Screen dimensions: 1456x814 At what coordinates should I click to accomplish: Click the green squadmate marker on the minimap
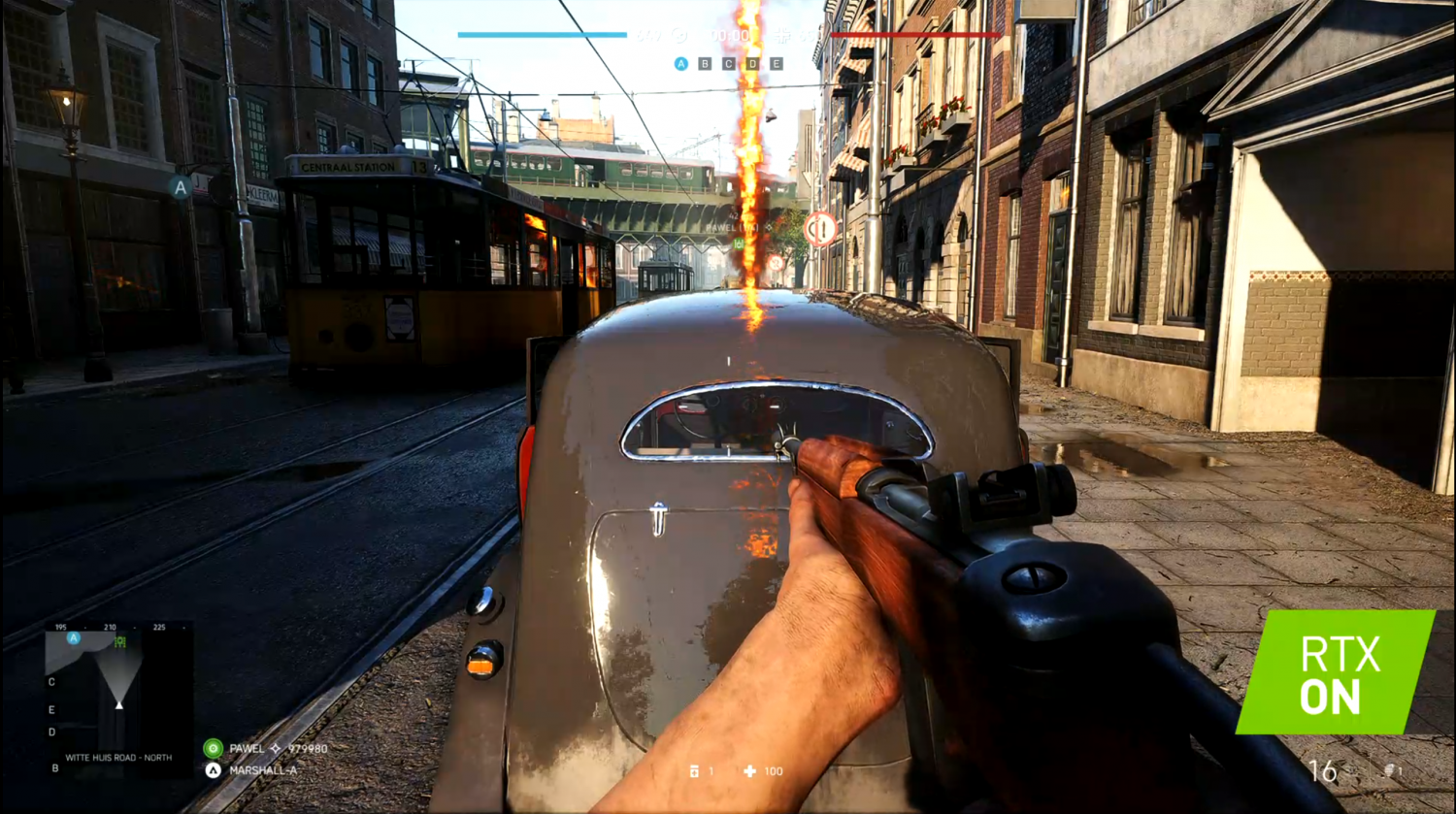[x=120, y=641]
